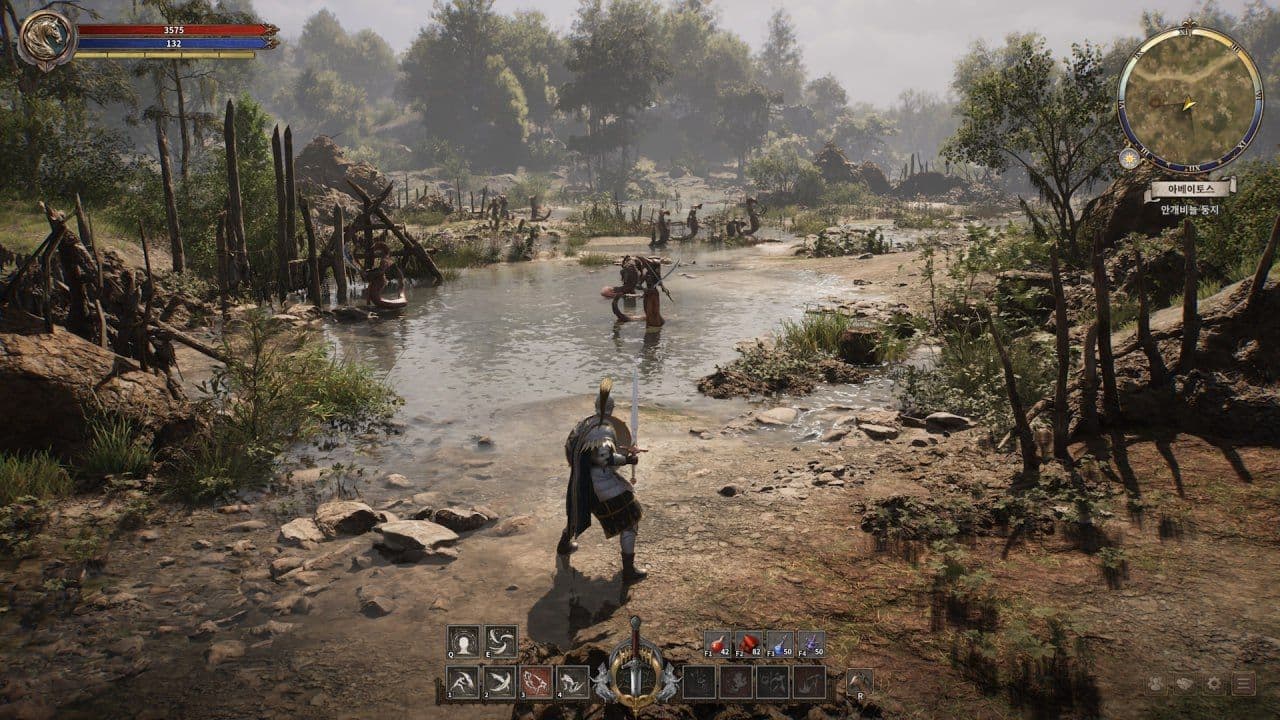Image resolution: width=1280 pixels, height=720 pixels.
Task: Select the horse portrait emblem
Action: coord(47,39)
